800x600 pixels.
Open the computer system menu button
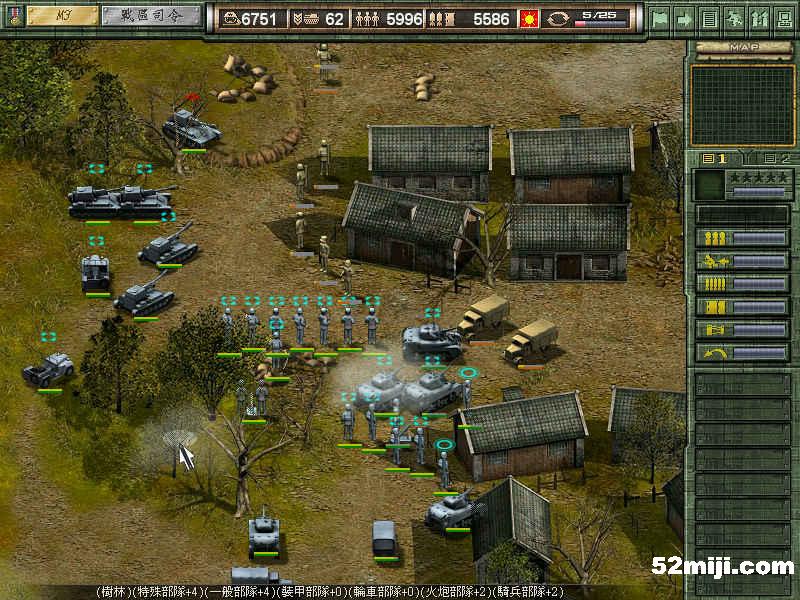[x=784, y=18]
